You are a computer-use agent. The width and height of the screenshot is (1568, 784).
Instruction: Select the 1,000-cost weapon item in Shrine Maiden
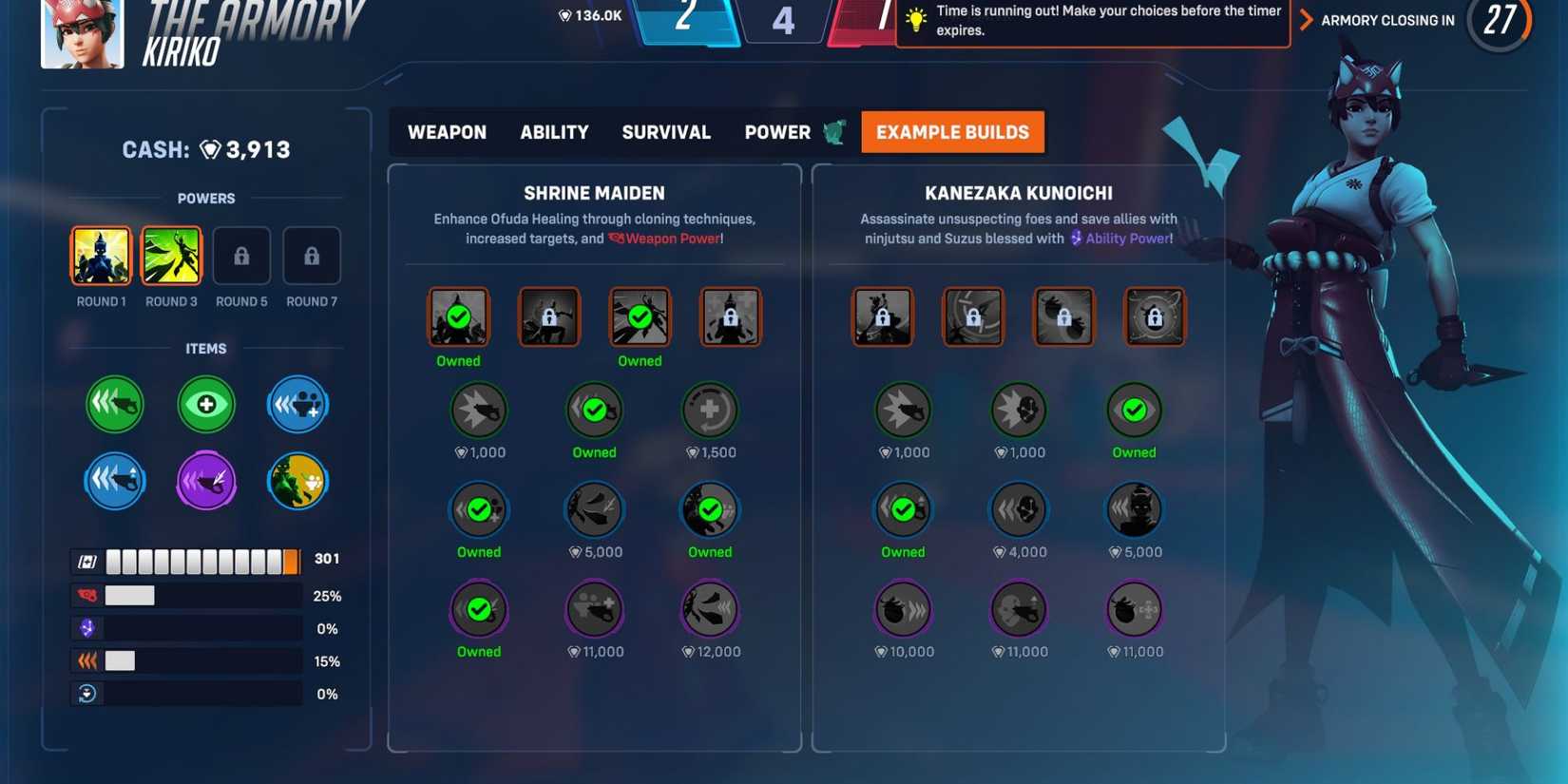pos(479,411)
